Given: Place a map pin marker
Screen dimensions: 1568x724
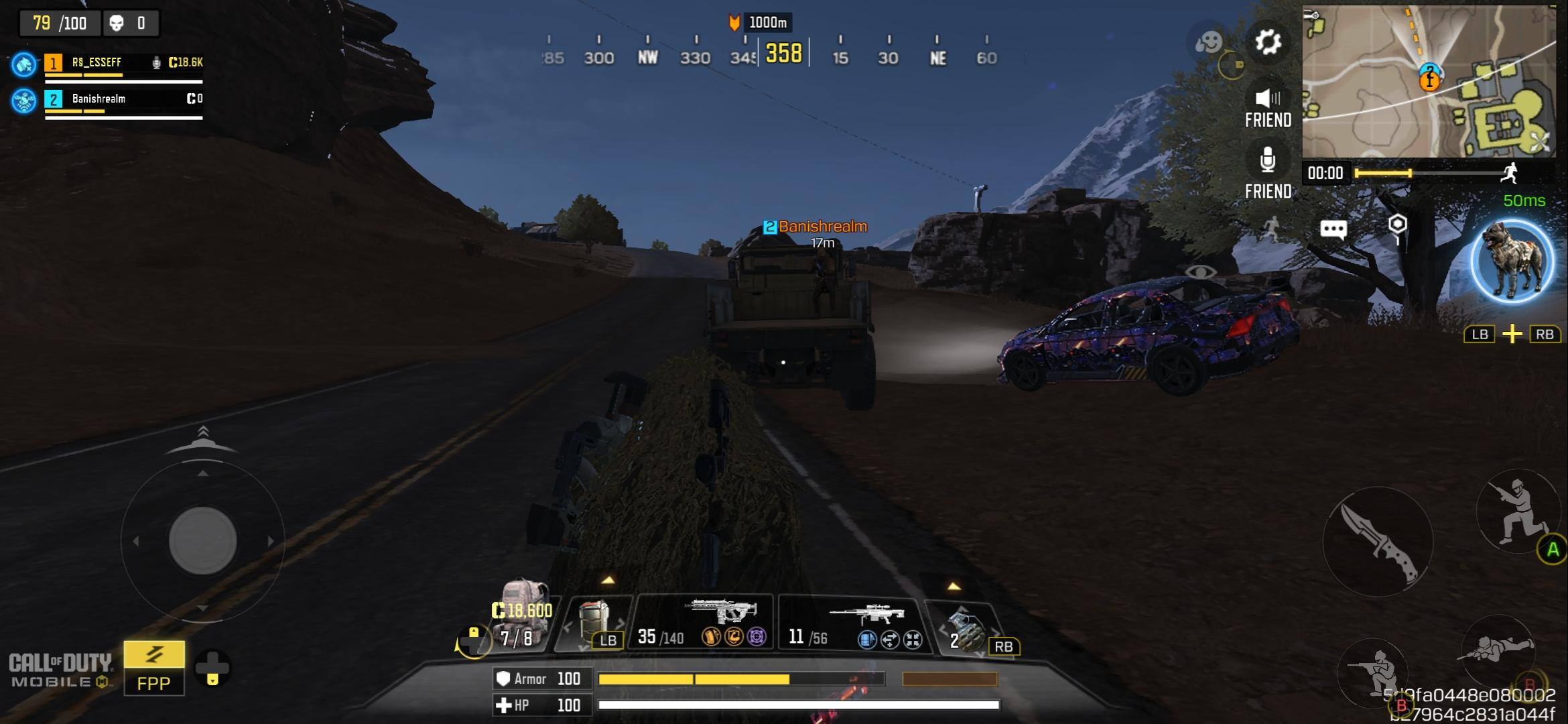Looking at the screenshot, I should 1397,227.
